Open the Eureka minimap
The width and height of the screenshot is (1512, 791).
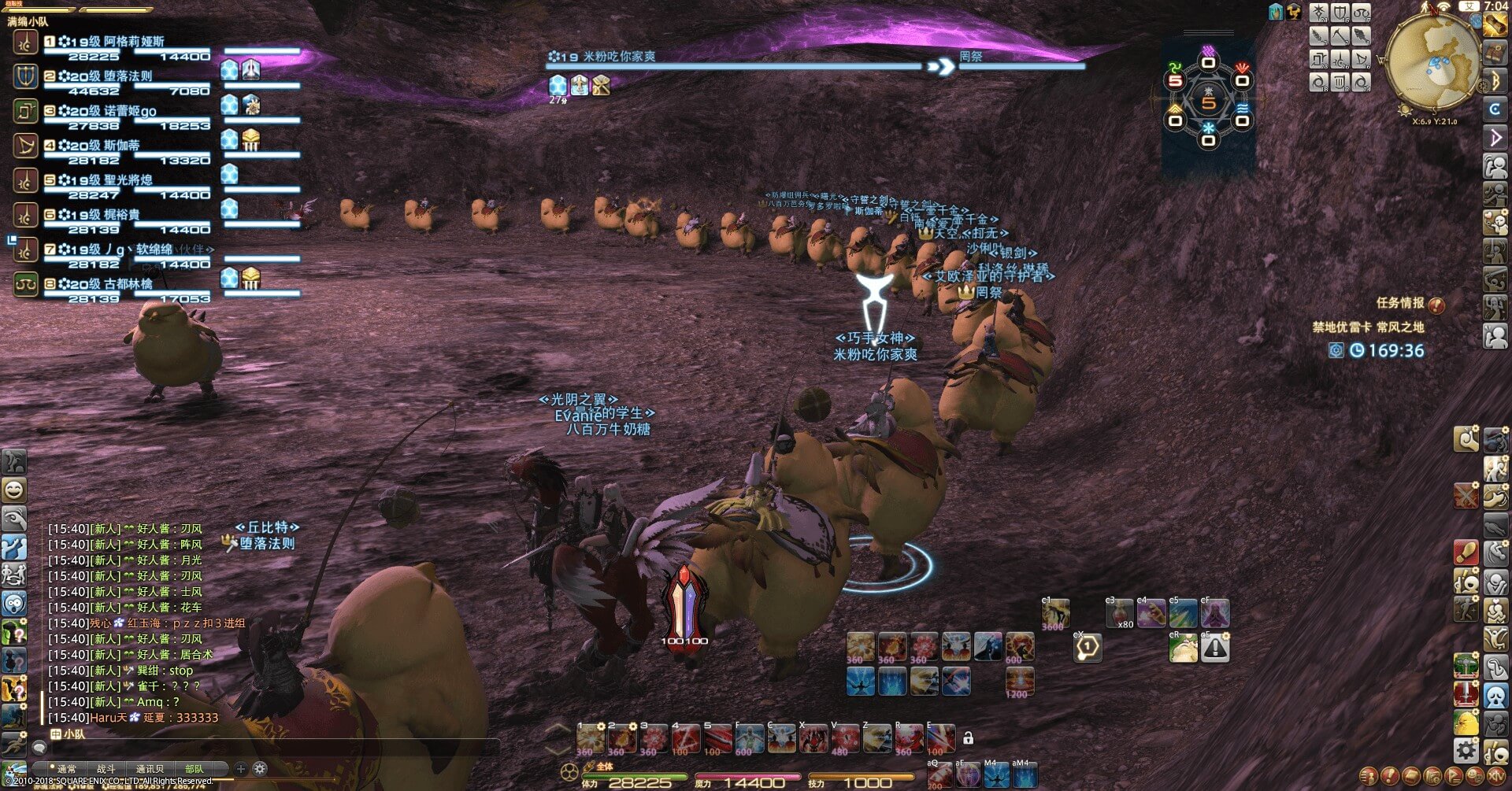click(1431, 63)
